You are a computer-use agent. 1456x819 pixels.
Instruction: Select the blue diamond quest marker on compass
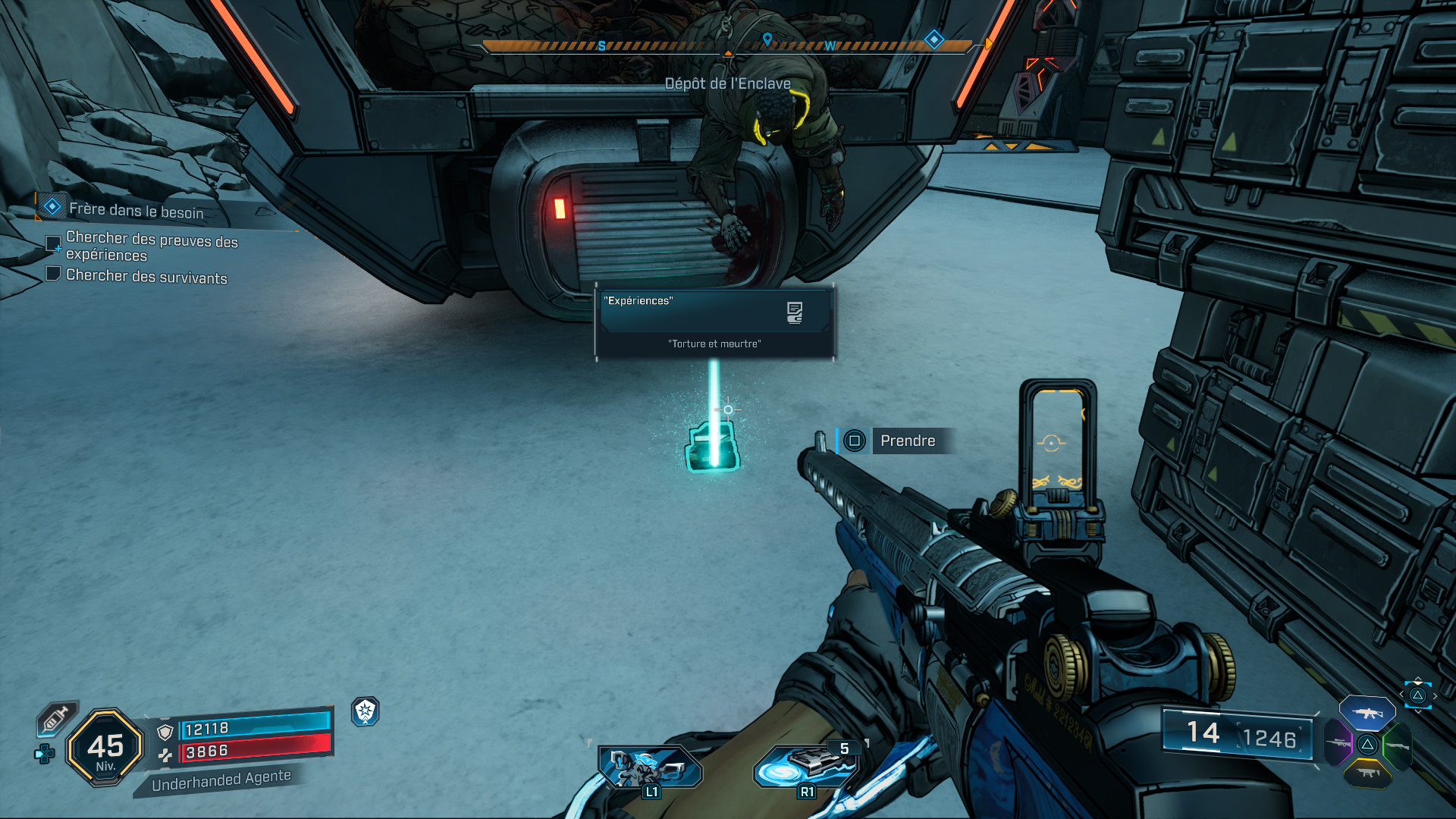pos(934,39)
